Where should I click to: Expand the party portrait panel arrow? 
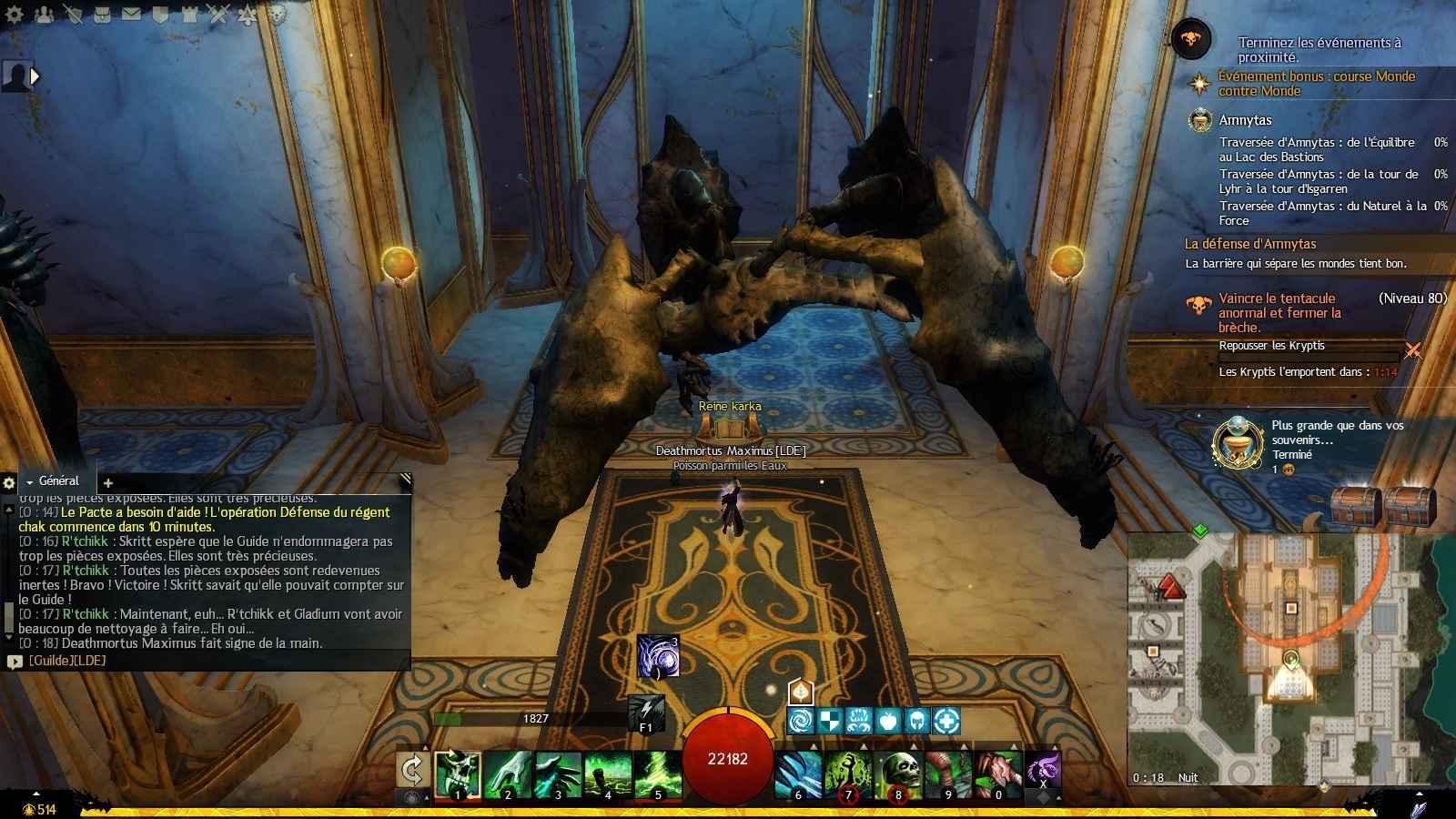[35, 76]
